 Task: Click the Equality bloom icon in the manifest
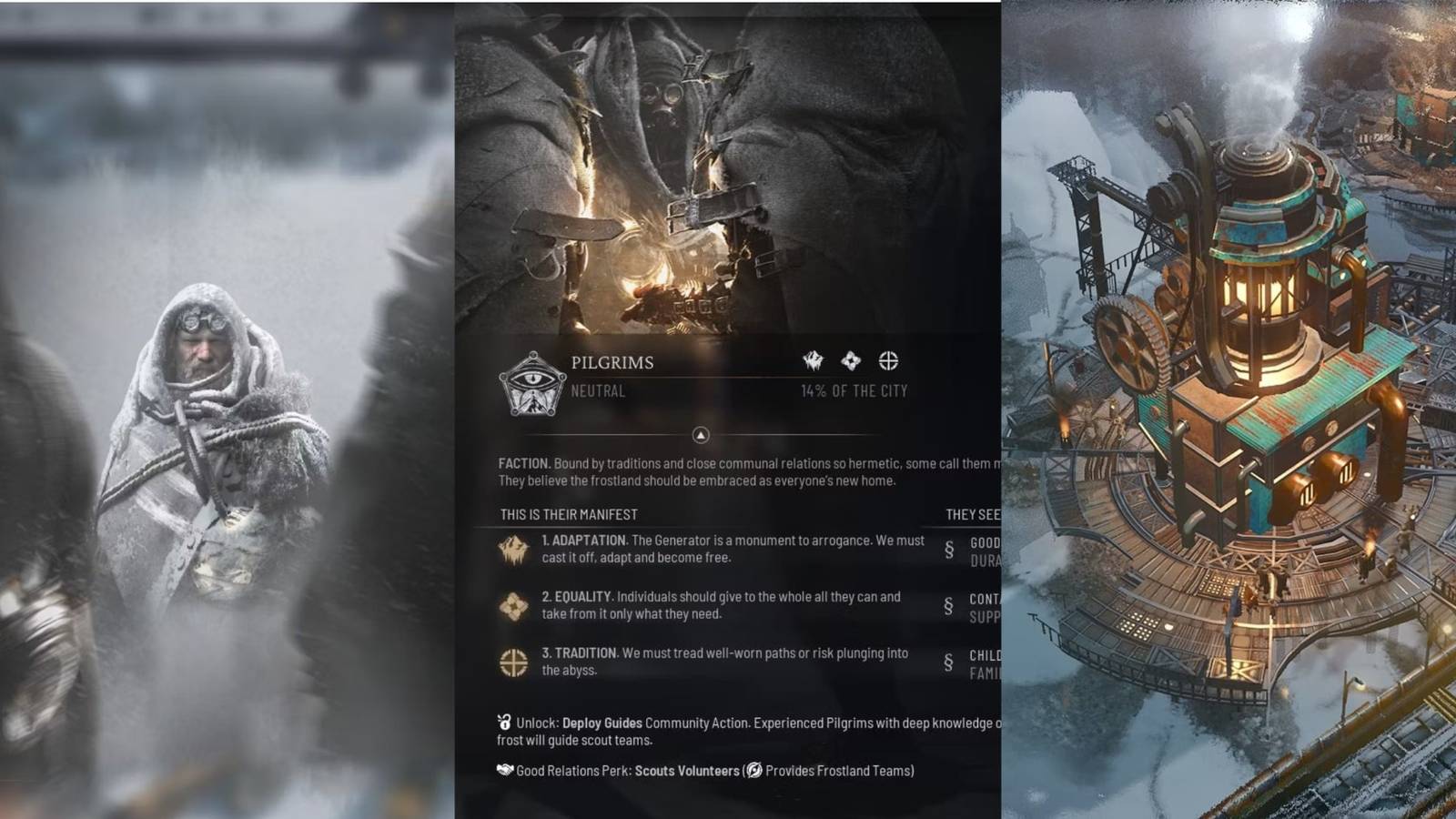(512, 605)
